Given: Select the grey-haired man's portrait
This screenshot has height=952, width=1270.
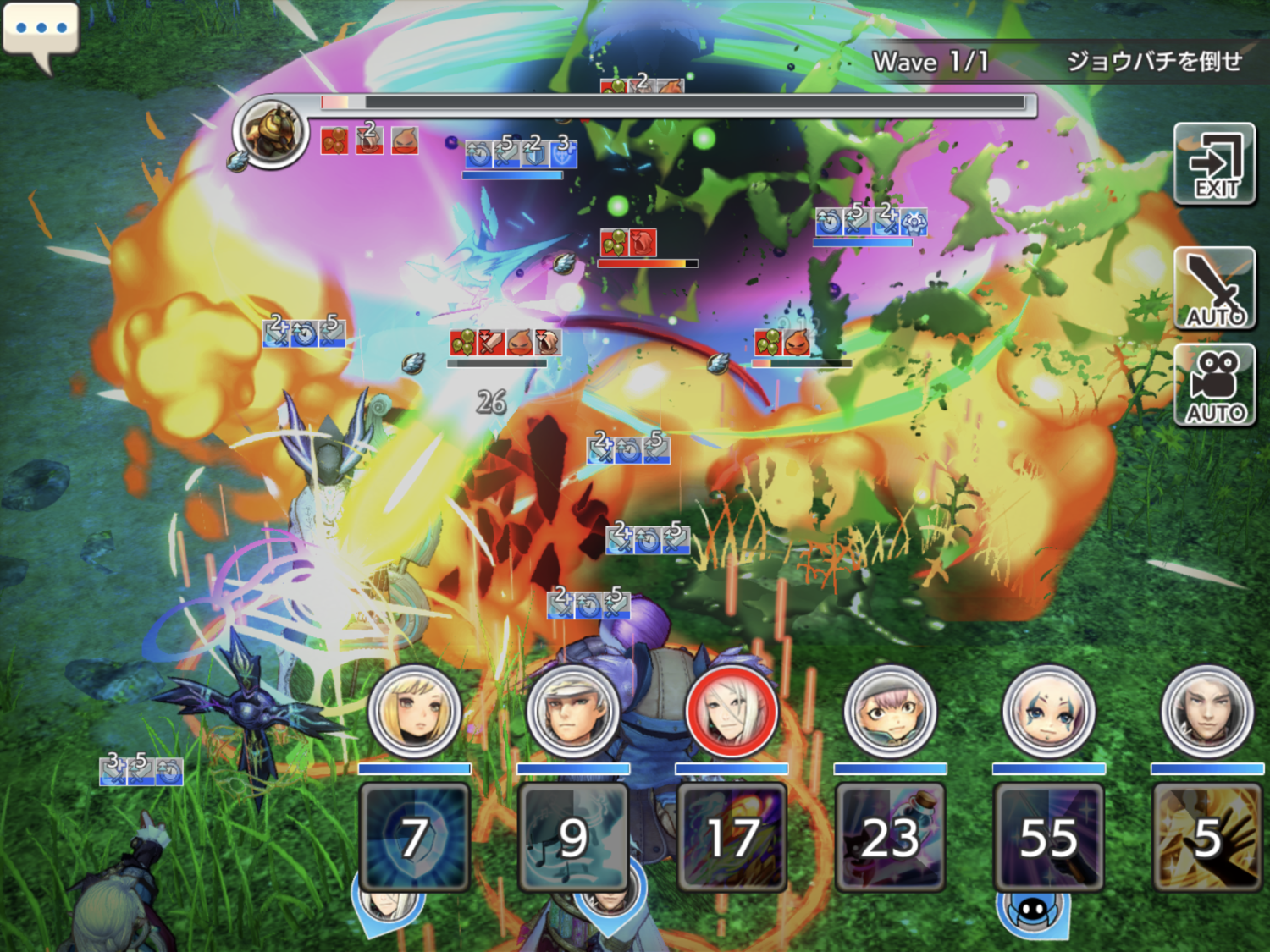Looking at the screenshot, I should tap(1206, 712).
